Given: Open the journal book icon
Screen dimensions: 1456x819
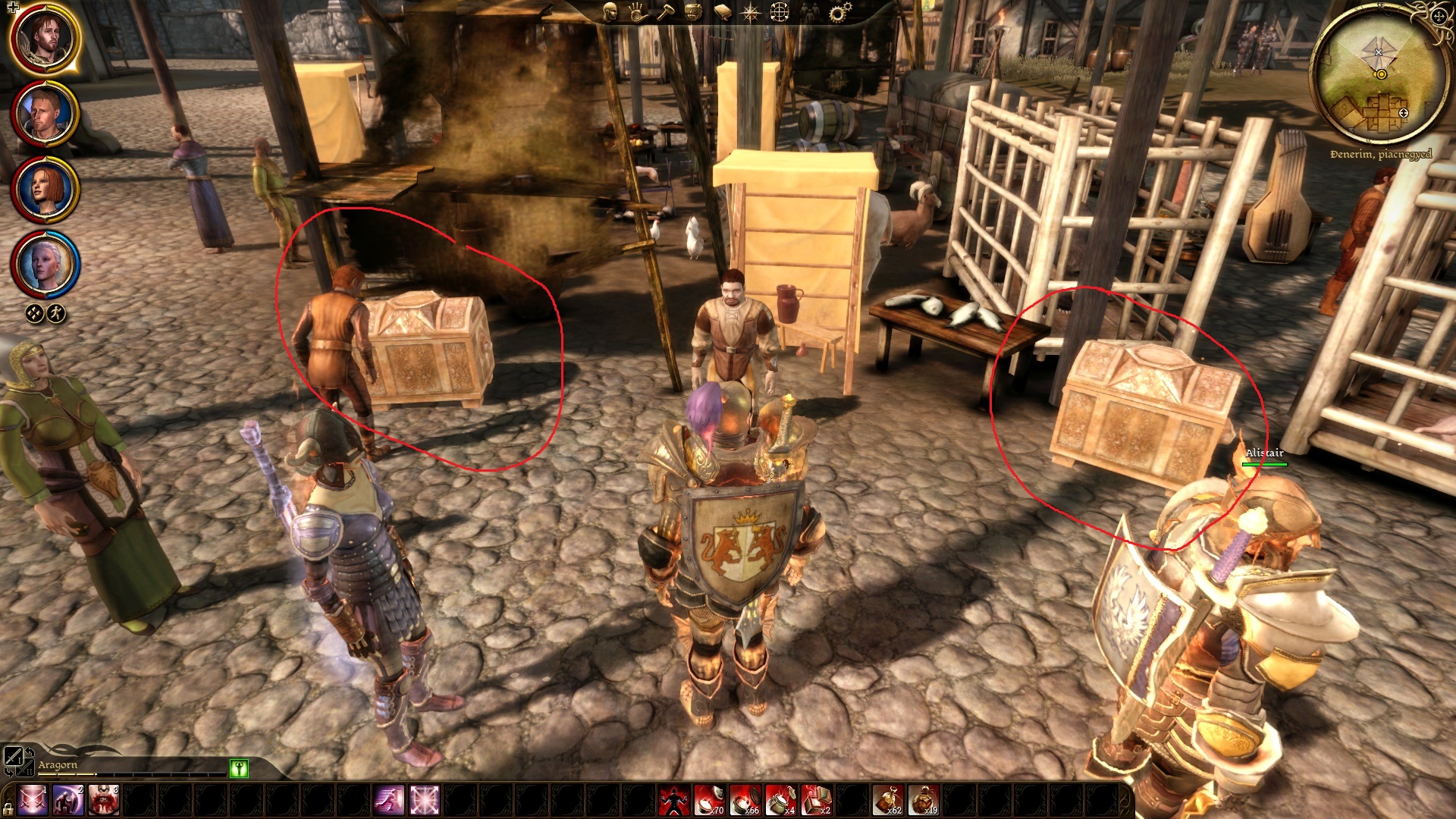Looking at the screenshot, I should pos(722,12).
